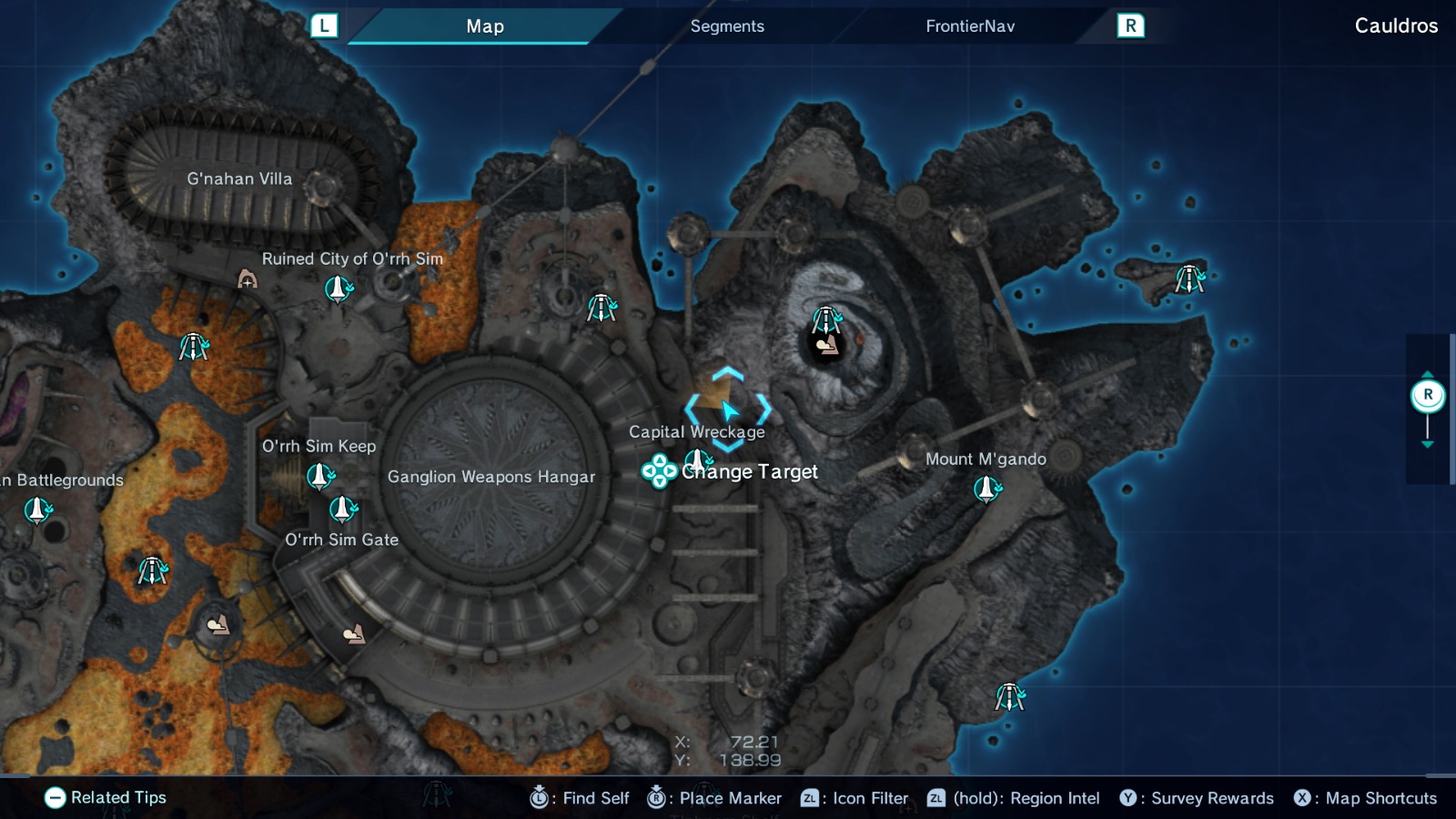The height and width of the screenshot is (819, 1456).
Task: Select the landmark probe icon at O'rrh Sim Keep
Action: click(x=318, y=473)
